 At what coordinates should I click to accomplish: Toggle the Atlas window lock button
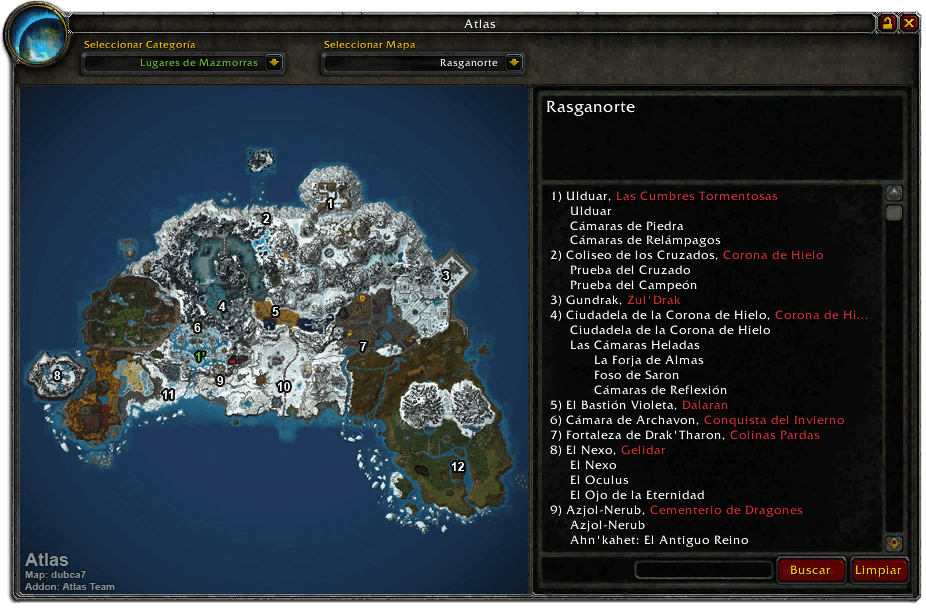(887, 23)
